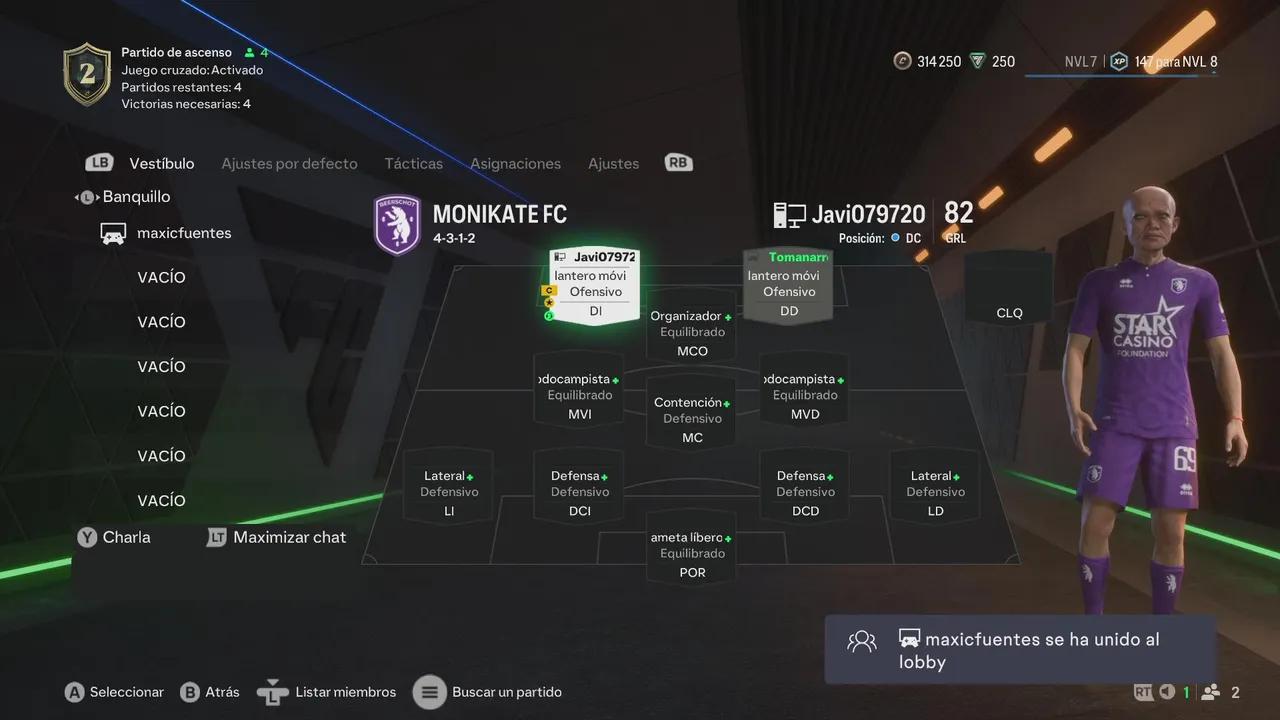Click the platform monitor icon beside Javi079720
The image size is (1280, 720).
pyautogui.click(x=789, y=213)
